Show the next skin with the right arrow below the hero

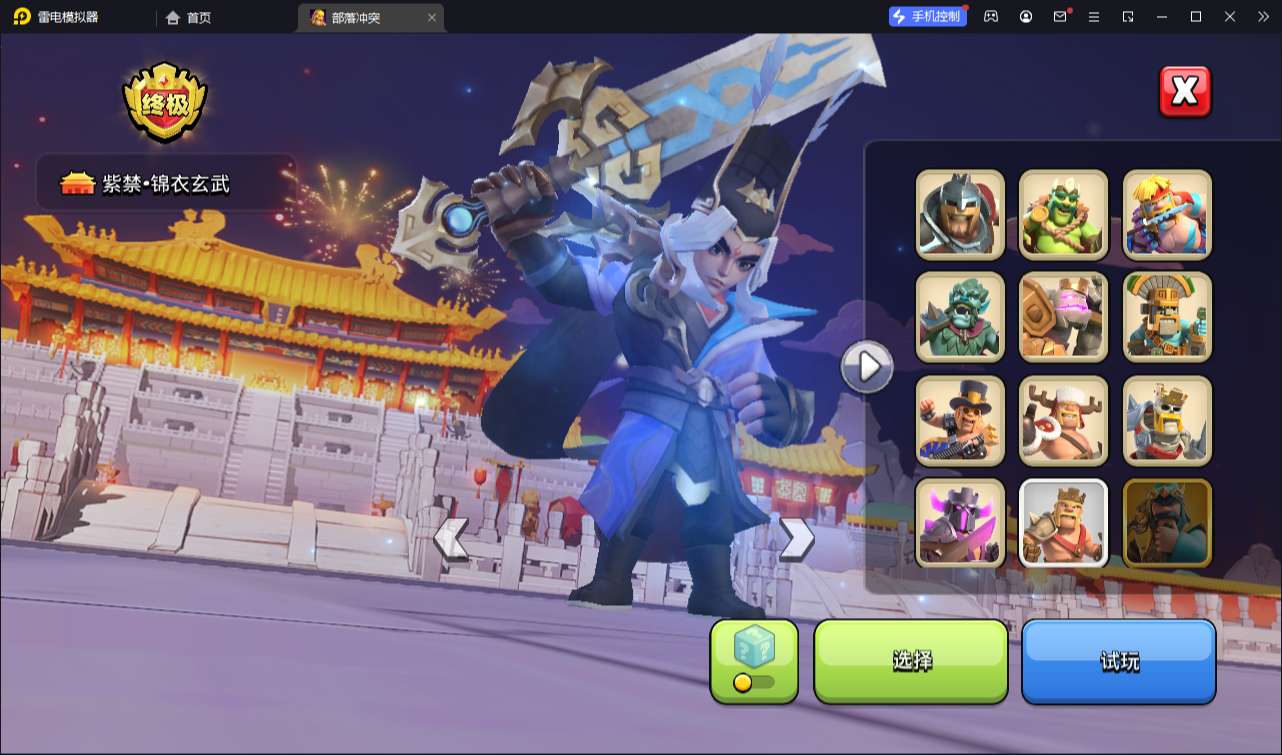(796, 539)
